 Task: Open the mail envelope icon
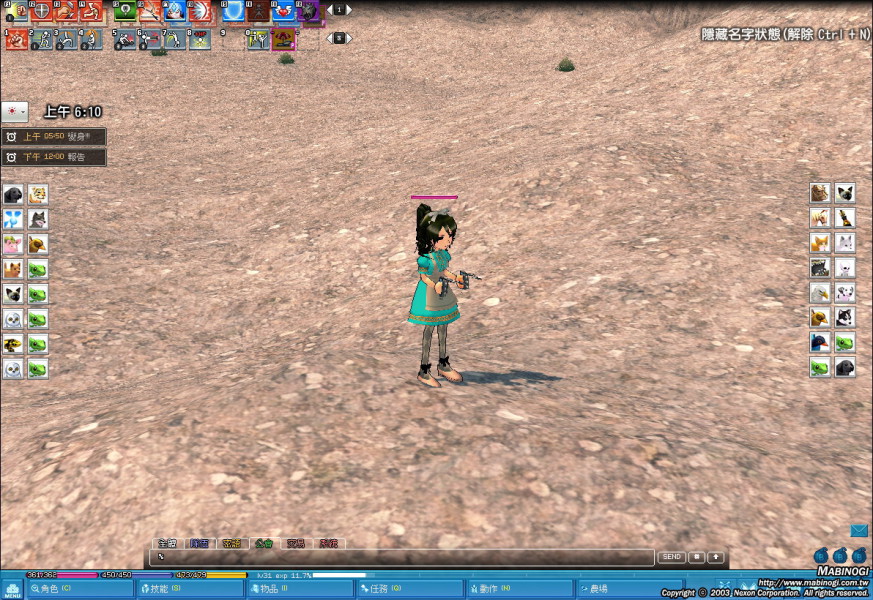click(859, 531)
